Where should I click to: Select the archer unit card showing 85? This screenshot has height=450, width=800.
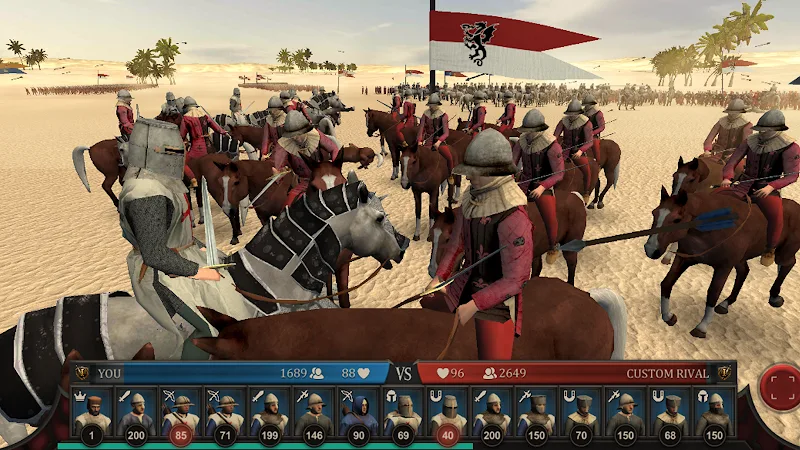pos(181,412)
